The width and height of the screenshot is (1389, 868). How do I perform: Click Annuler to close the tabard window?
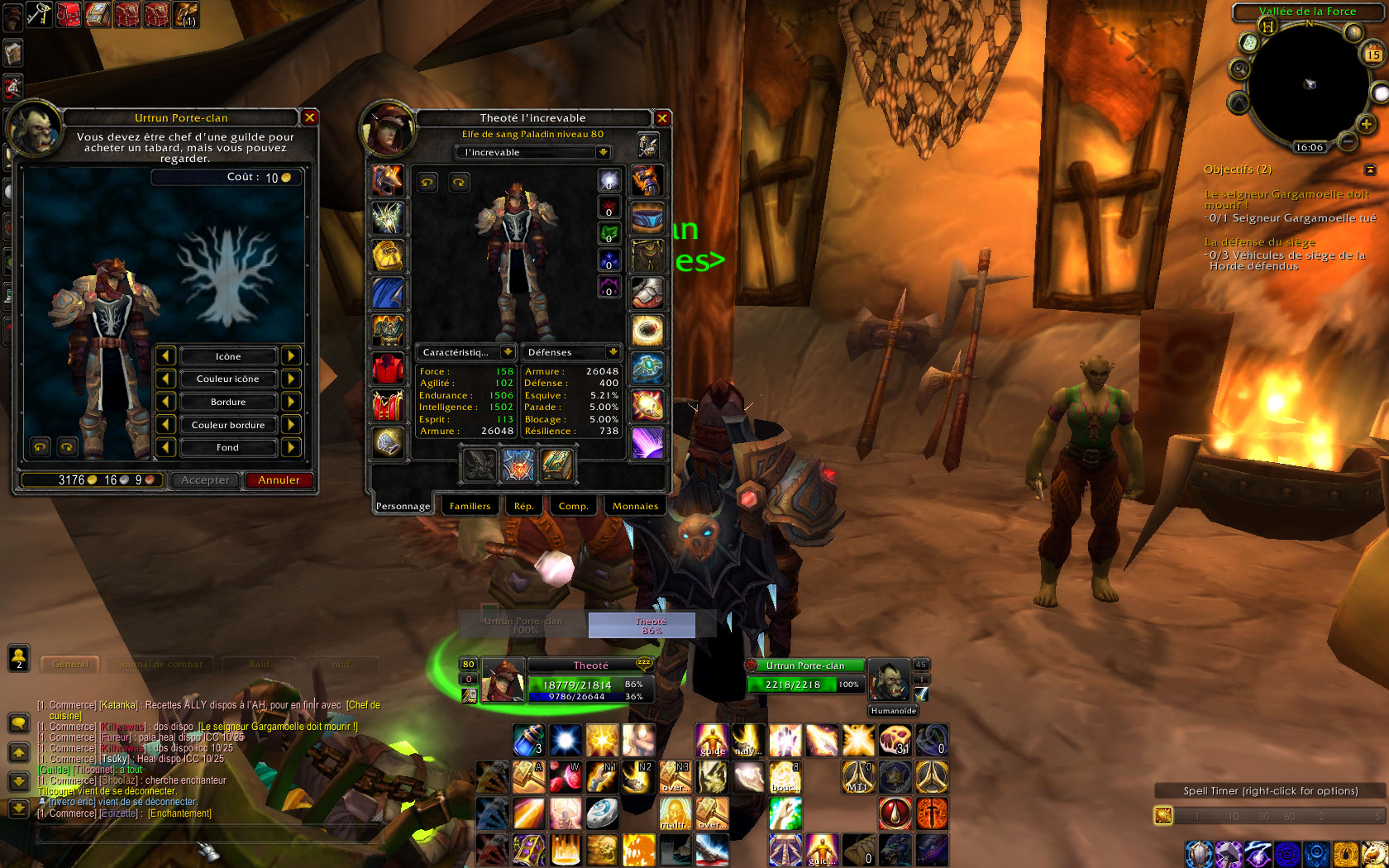[x=278, y=480]
